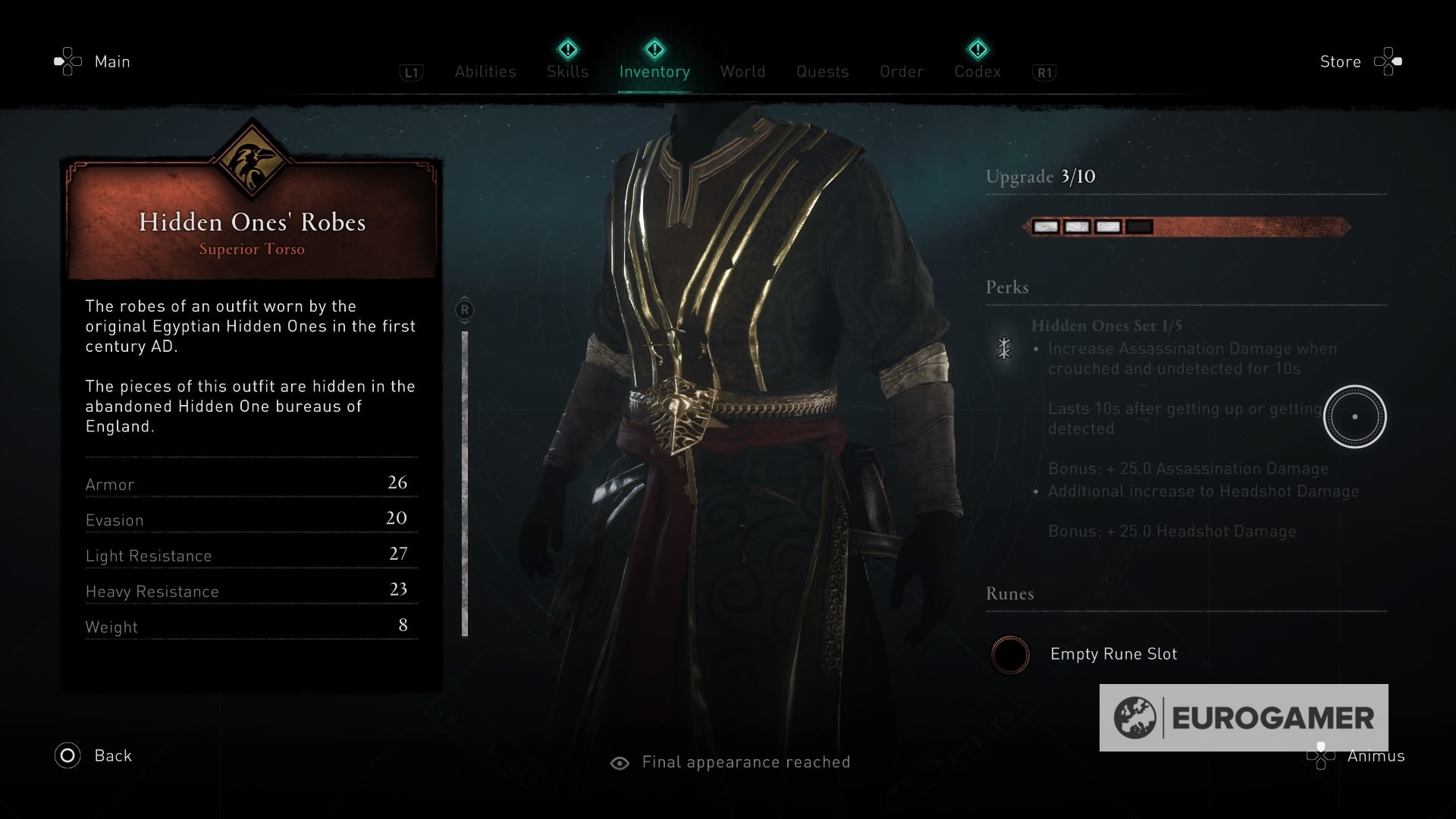Open the Store

[x=1341, y=61]
